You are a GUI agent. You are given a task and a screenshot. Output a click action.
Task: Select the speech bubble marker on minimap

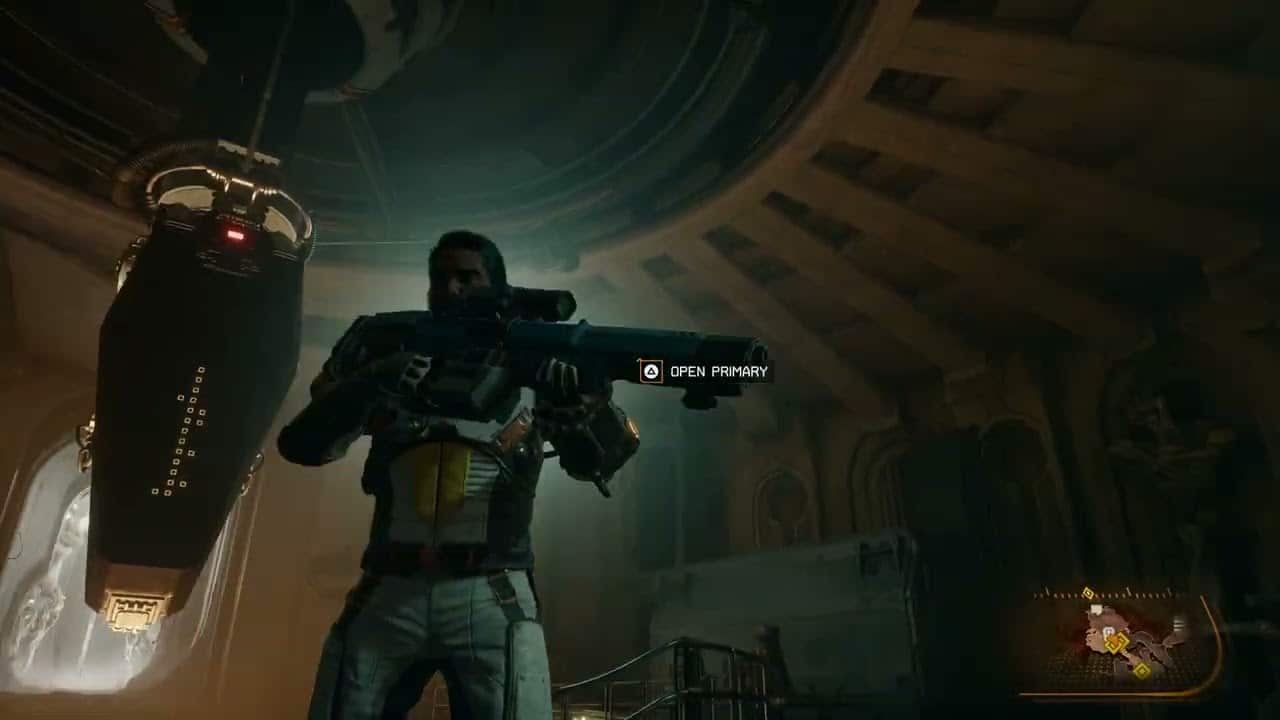click(1097, 609)
